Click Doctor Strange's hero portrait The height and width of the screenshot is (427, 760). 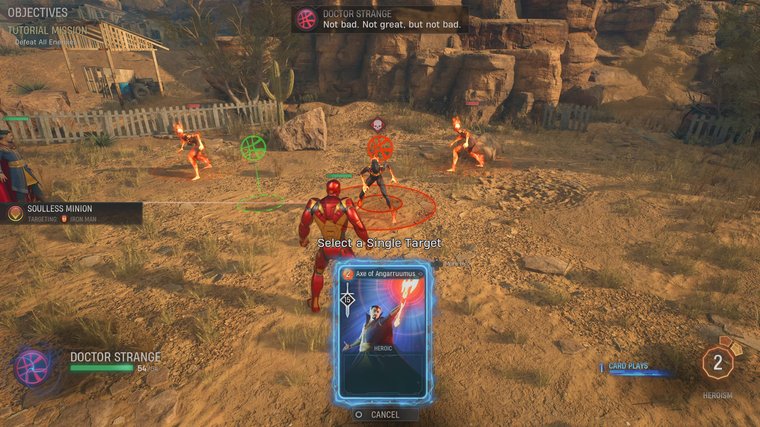(31, 365)
